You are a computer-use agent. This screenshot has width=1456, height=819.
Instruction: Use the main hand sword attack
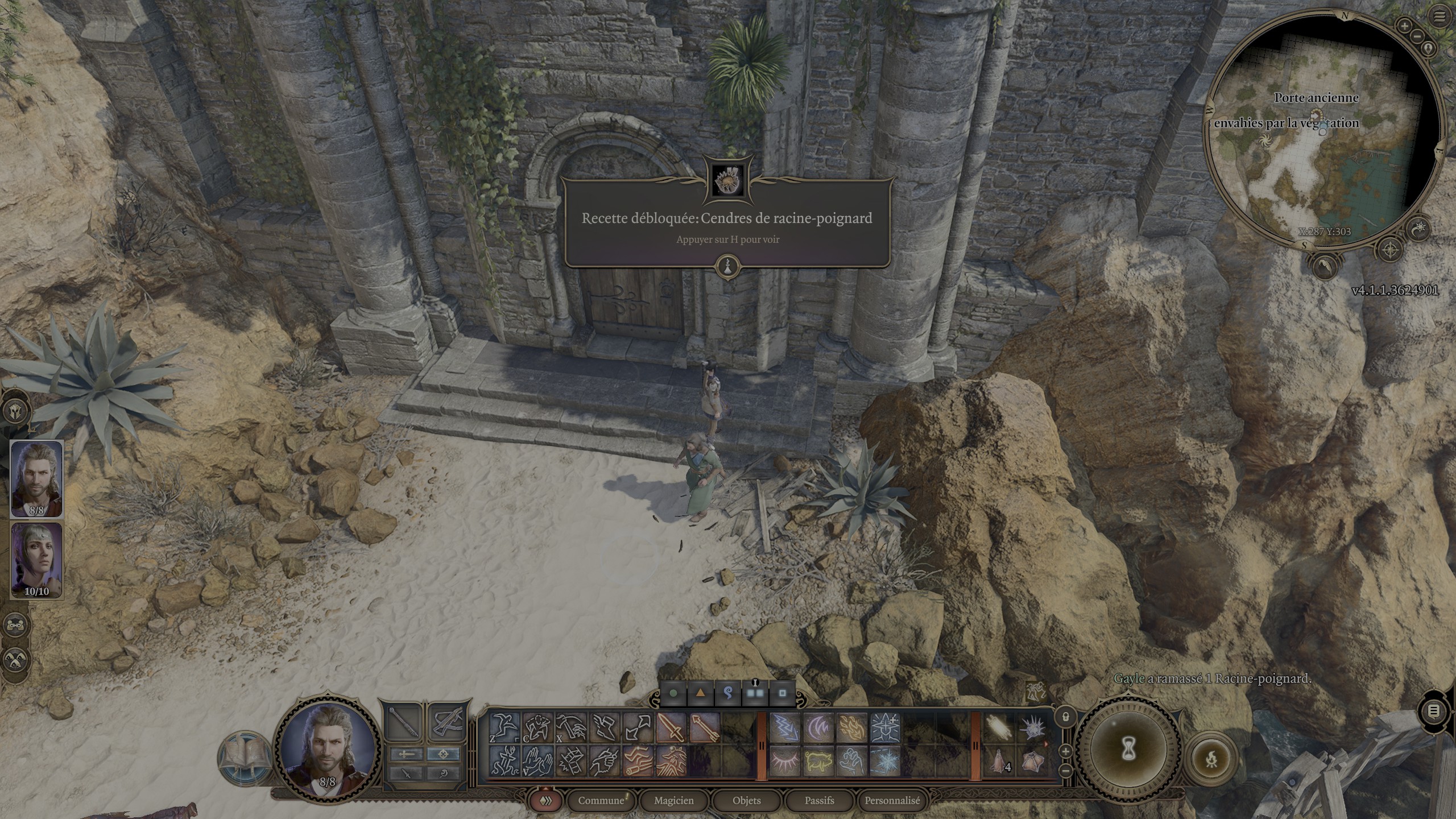click(x=671, y=727)
